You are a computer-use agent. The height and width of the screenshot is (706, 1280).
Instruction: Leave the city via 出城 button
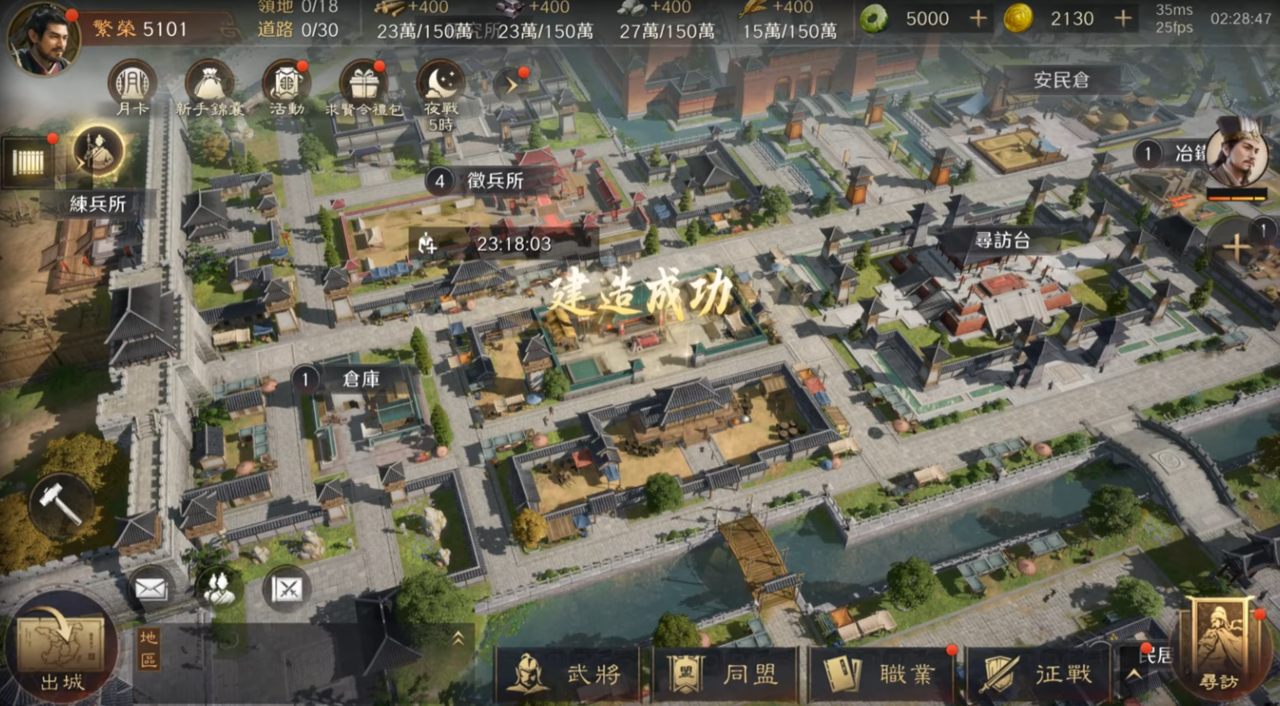(x=62, y=648)
